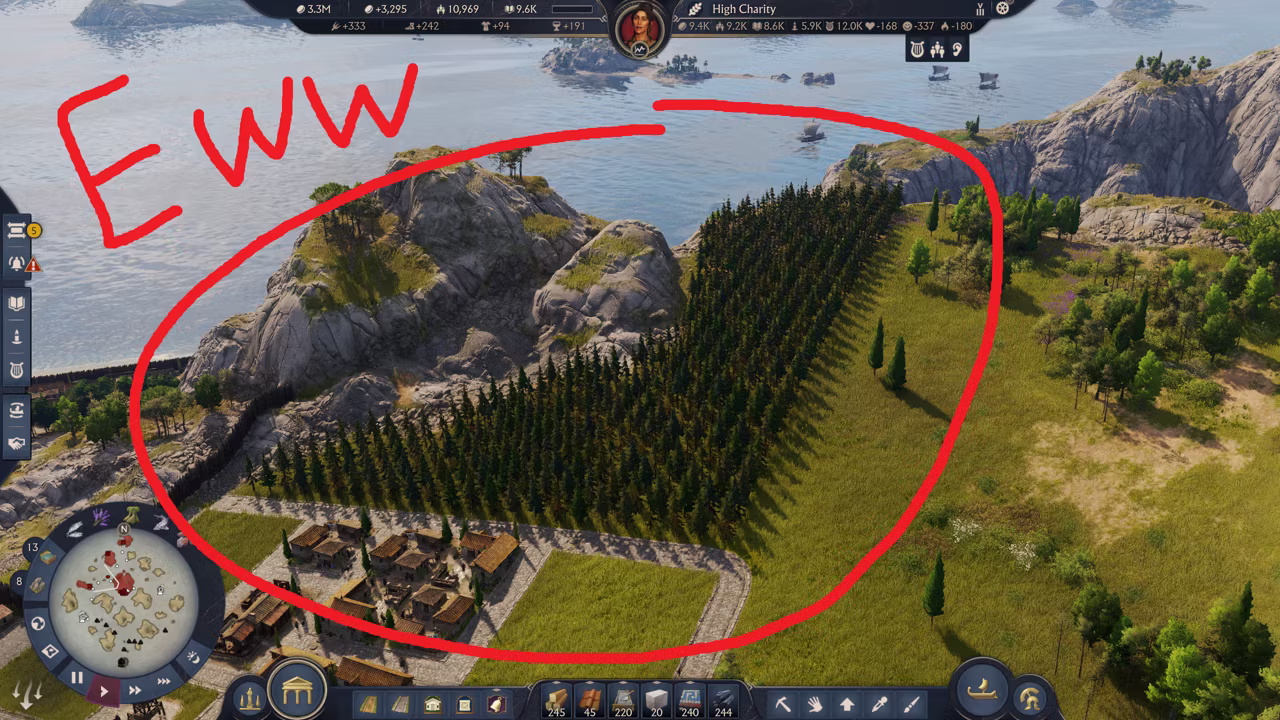Select the paved road build tool

click(401, 703)
